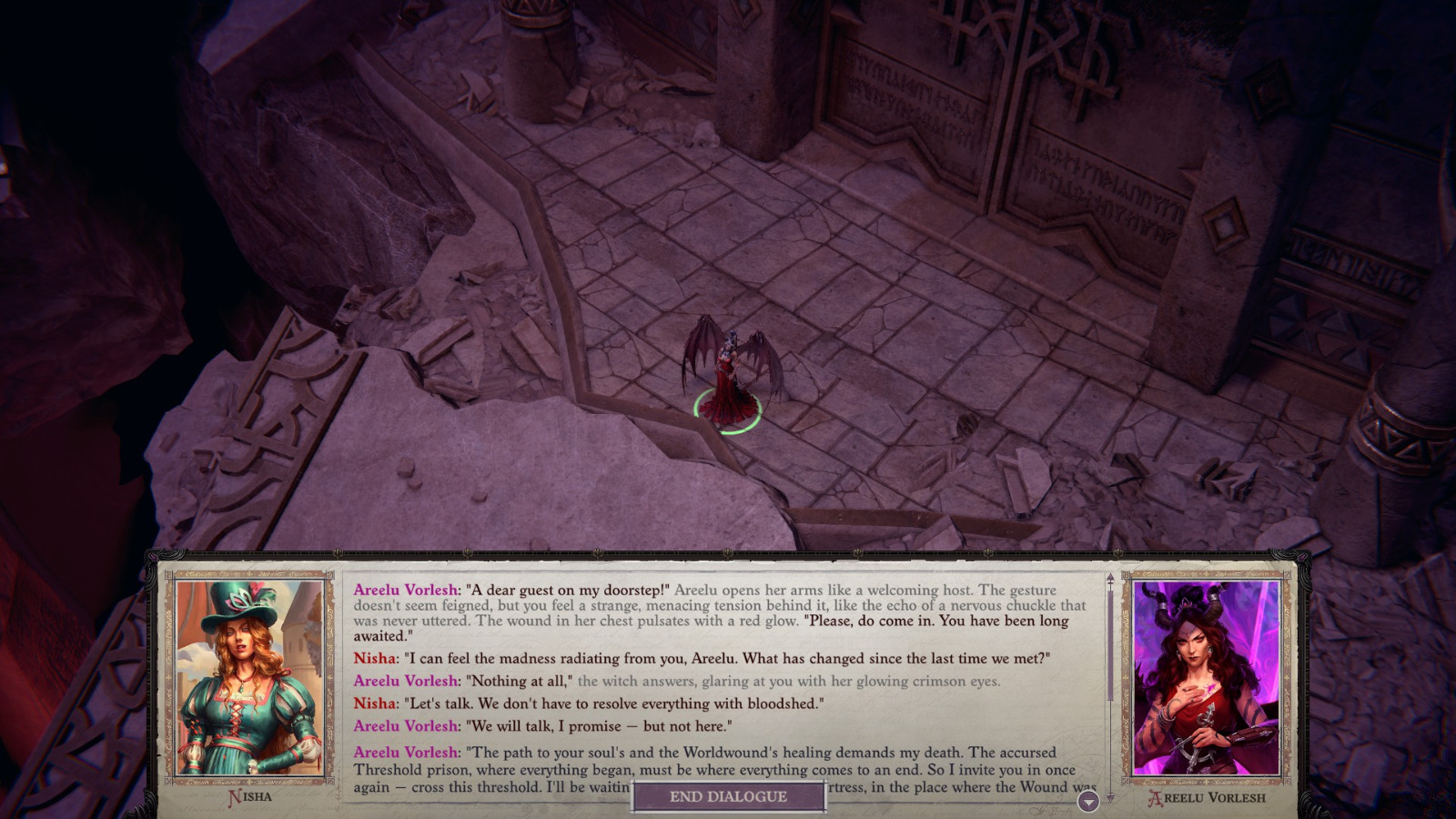Click the circular down-arrow beside the dialogue log
1456x819 pixels.
point(1087,803)
